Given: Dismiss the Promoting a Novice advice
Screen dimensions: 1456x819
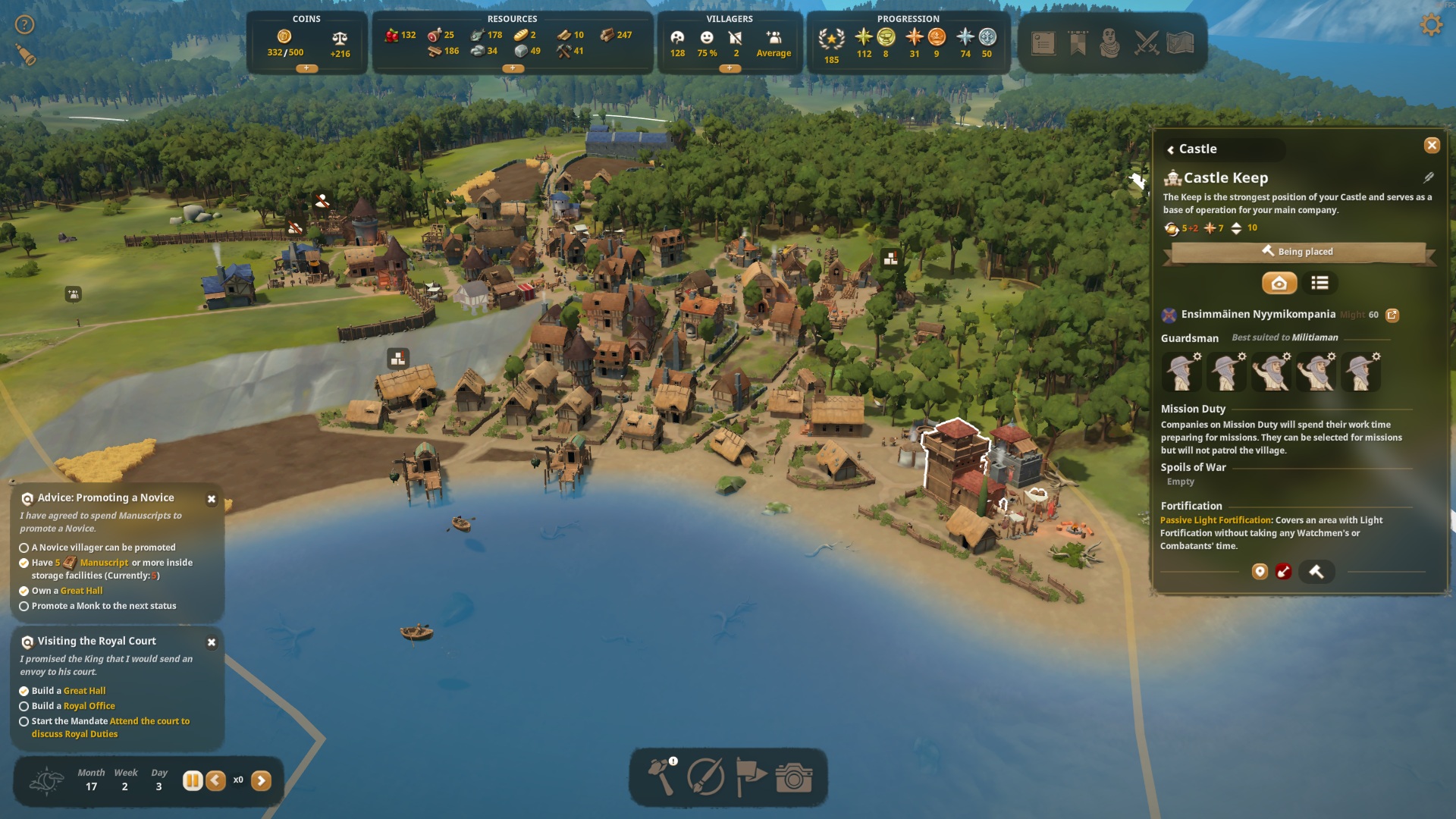Looking at the screenshot, I should 212,499.
